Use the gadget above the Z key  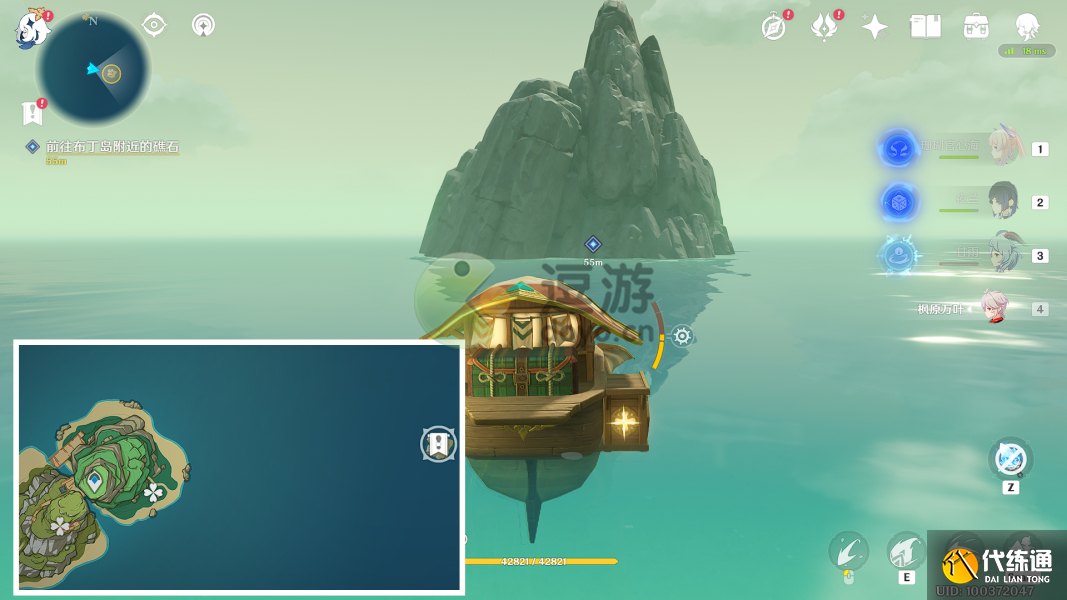(x=1010, y=460)
